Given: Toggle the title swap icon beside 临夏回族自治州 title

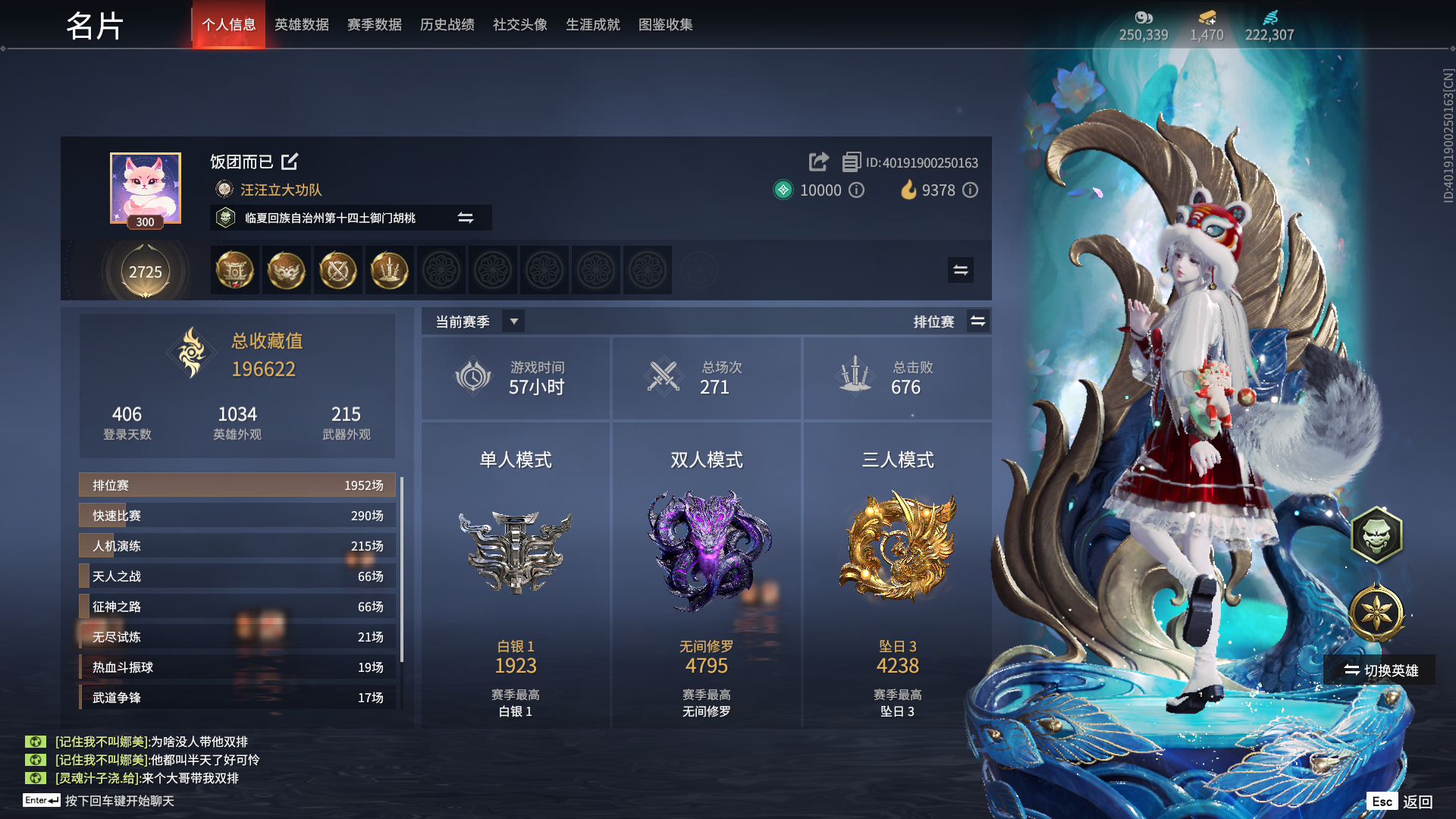Looking at the screenshot, I should tap(466, 218).
